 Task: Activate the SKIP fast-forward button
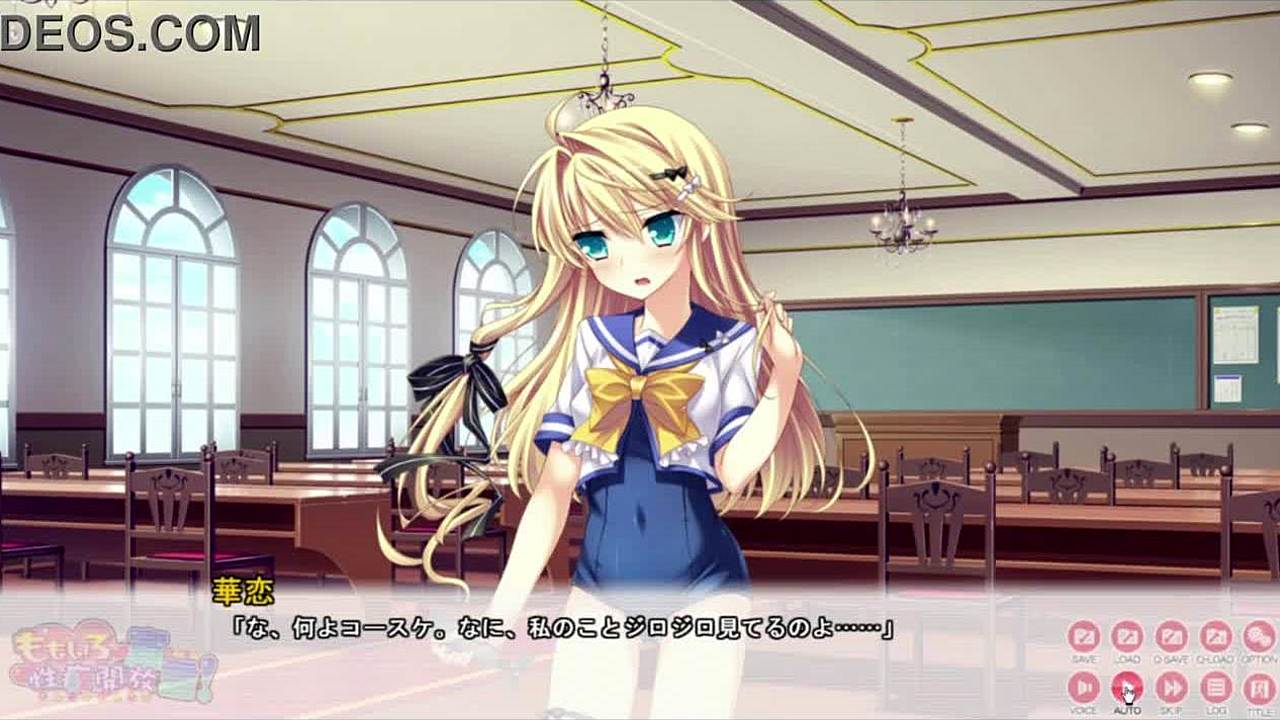(1171, 687)
